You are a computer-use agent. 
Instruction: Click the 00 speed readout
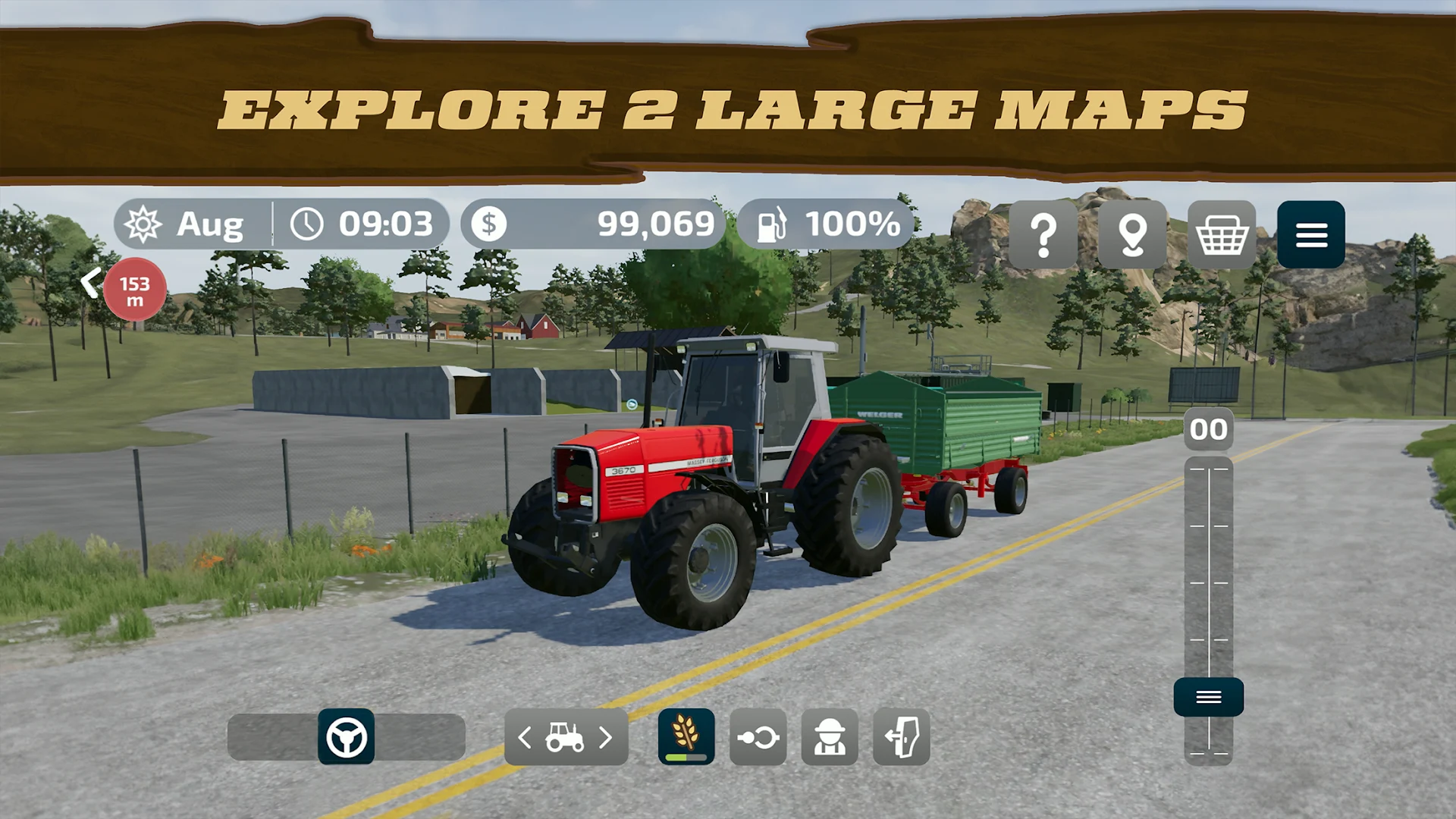pos(1209,428)
